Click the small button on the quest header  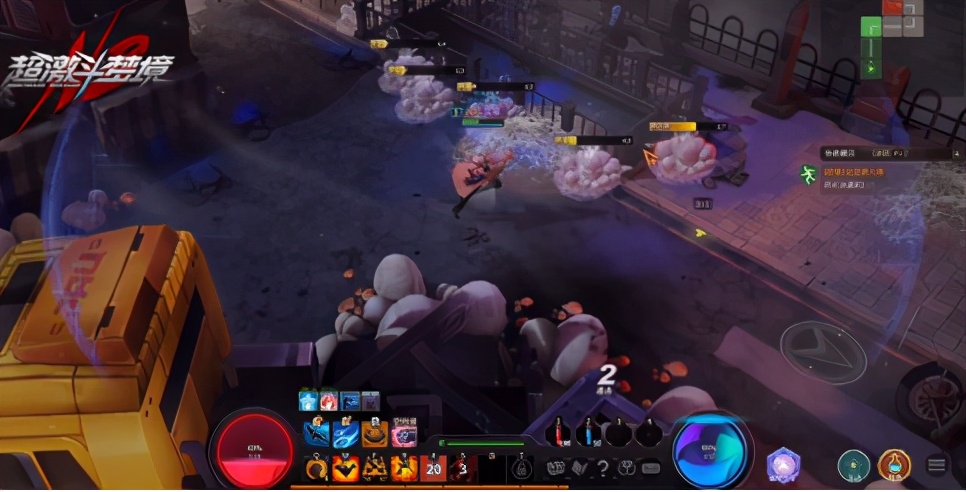pos(955,153)
